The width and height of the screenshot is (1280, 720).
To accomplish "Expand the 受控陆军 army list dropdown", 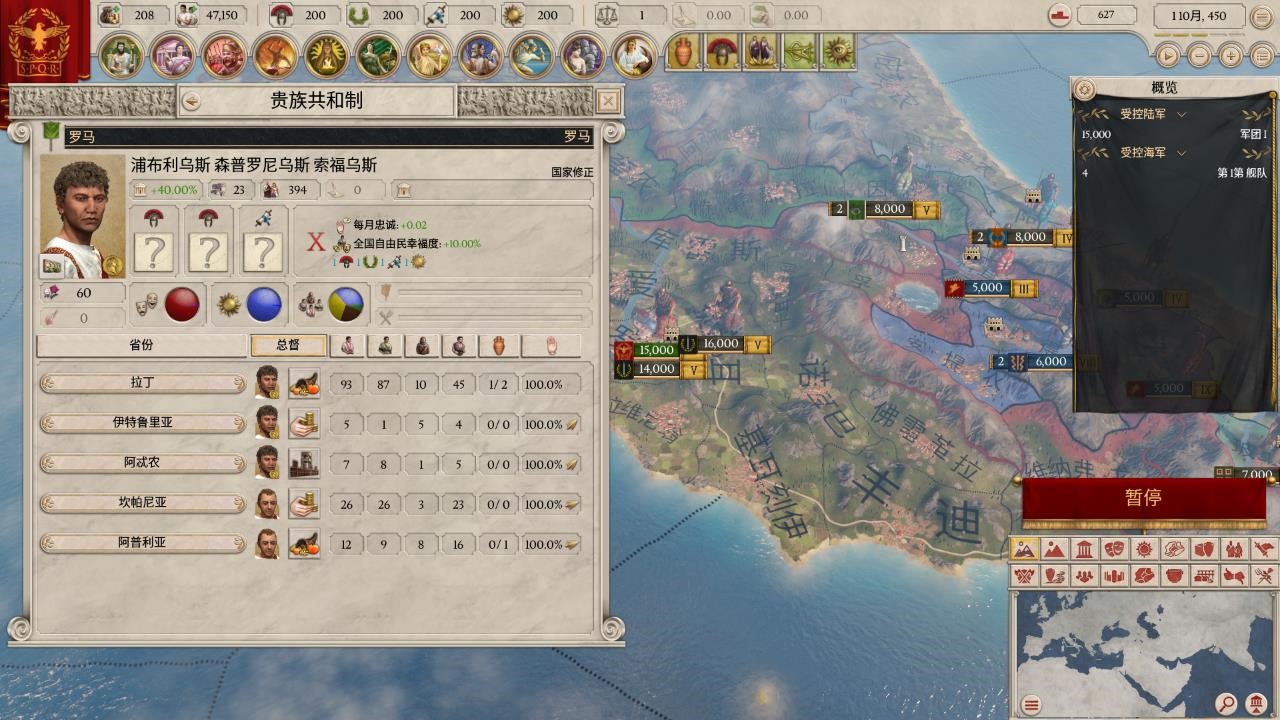I will (x=1181, y=114).
